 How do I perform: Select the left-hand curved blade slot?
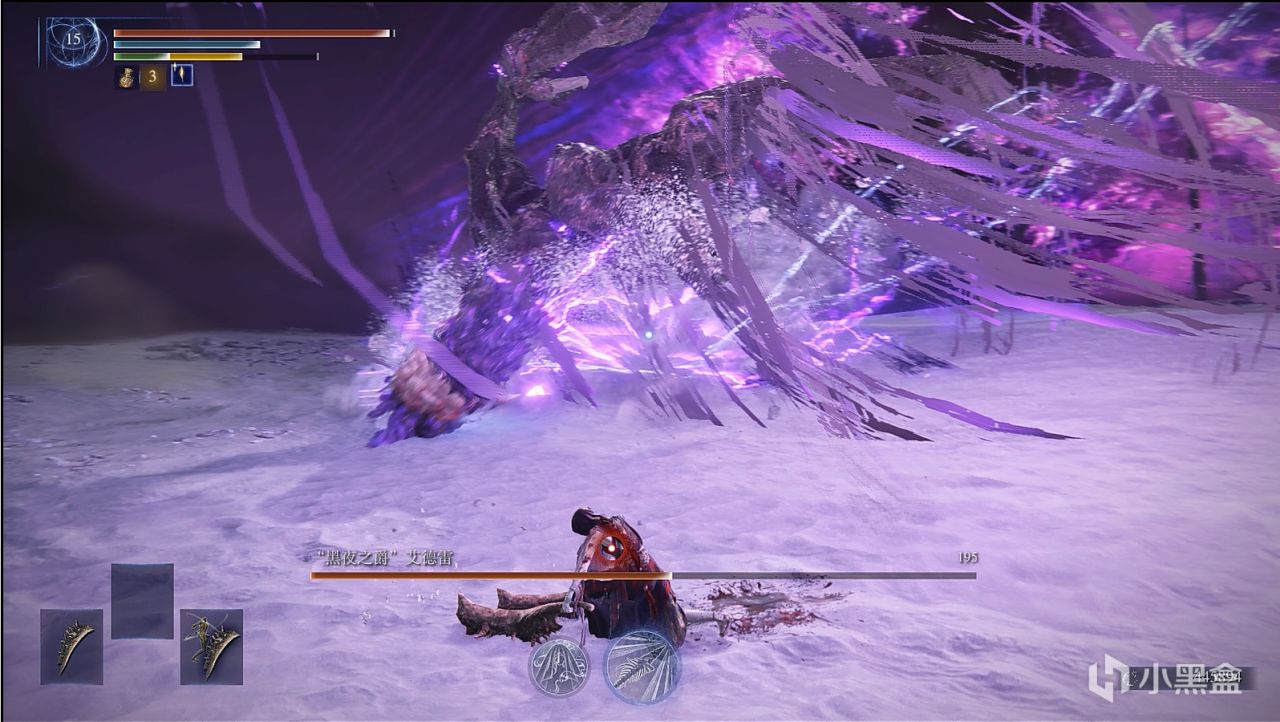[x=71, y=646]
